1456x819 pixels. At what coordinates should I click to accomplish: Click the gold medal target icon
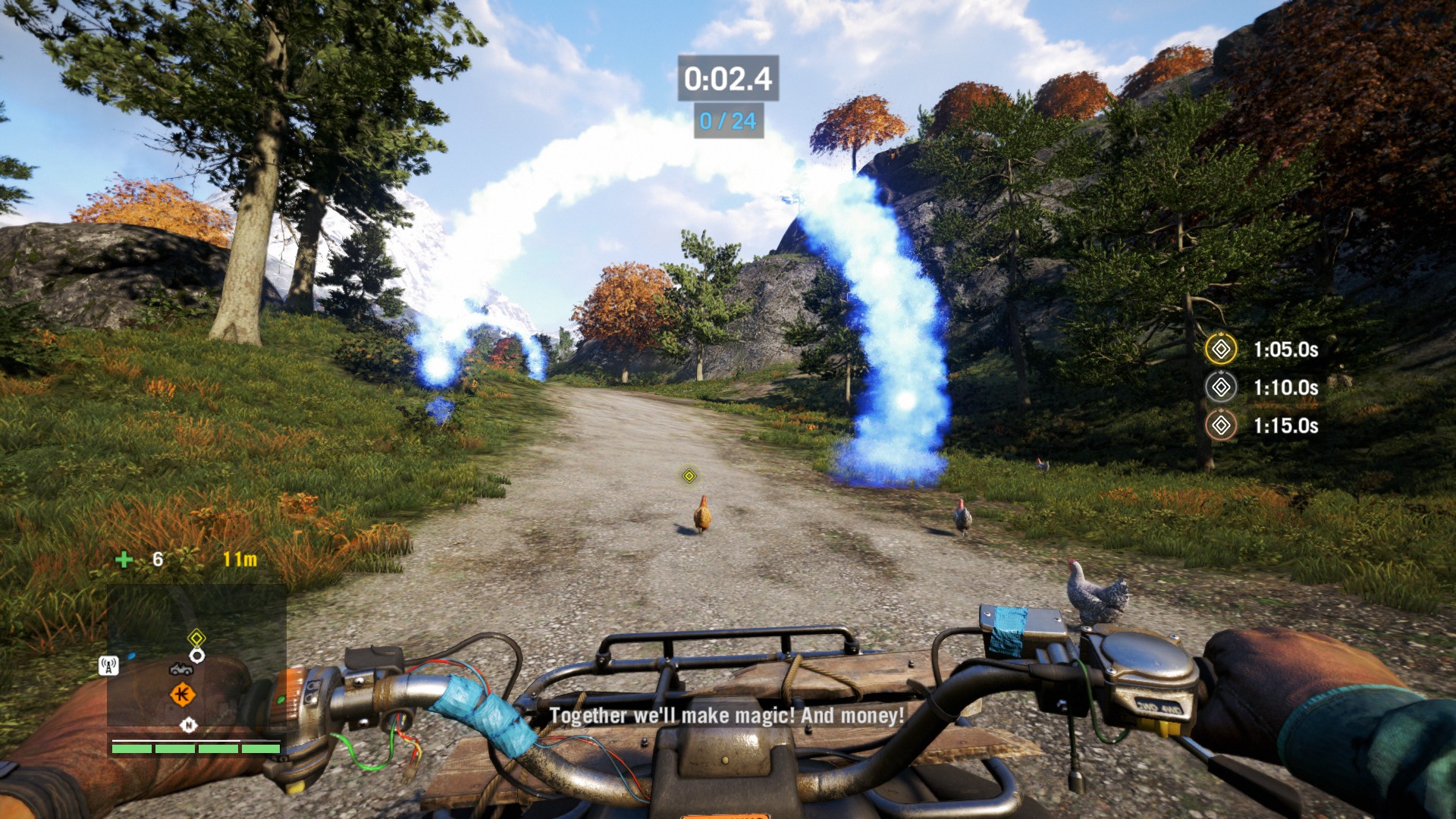click(1221, 350)
